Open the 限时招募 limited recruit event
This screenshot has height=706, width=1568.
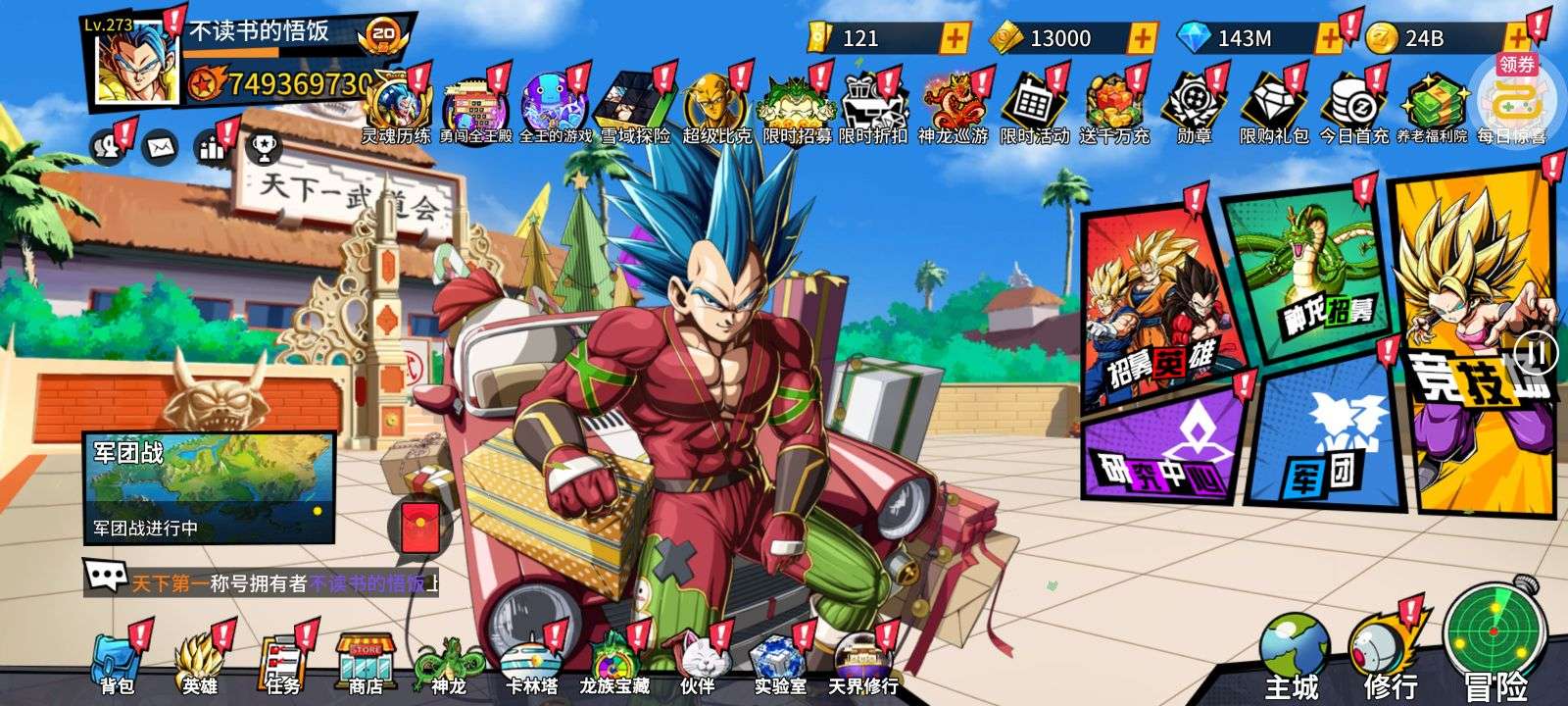point(796,110)
